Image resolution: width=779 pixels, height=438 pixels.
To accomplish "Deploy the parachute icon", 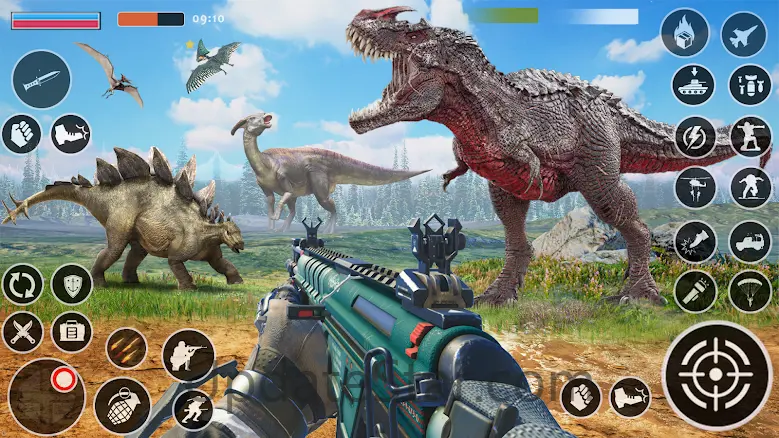I will click(750, 292).
